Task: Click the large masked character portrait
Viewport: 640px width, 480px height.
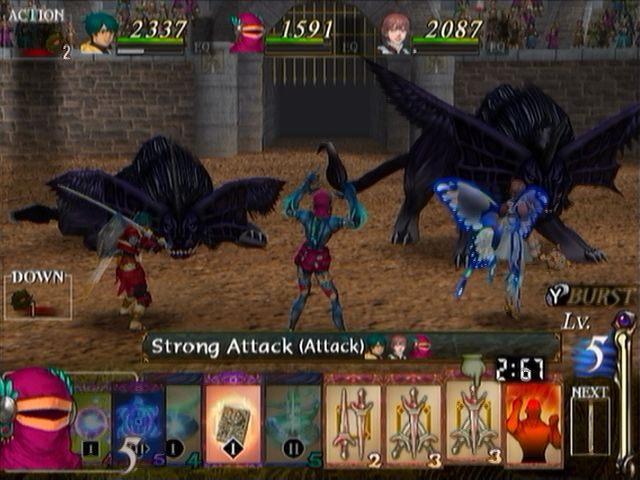Action: pos(38,420)
